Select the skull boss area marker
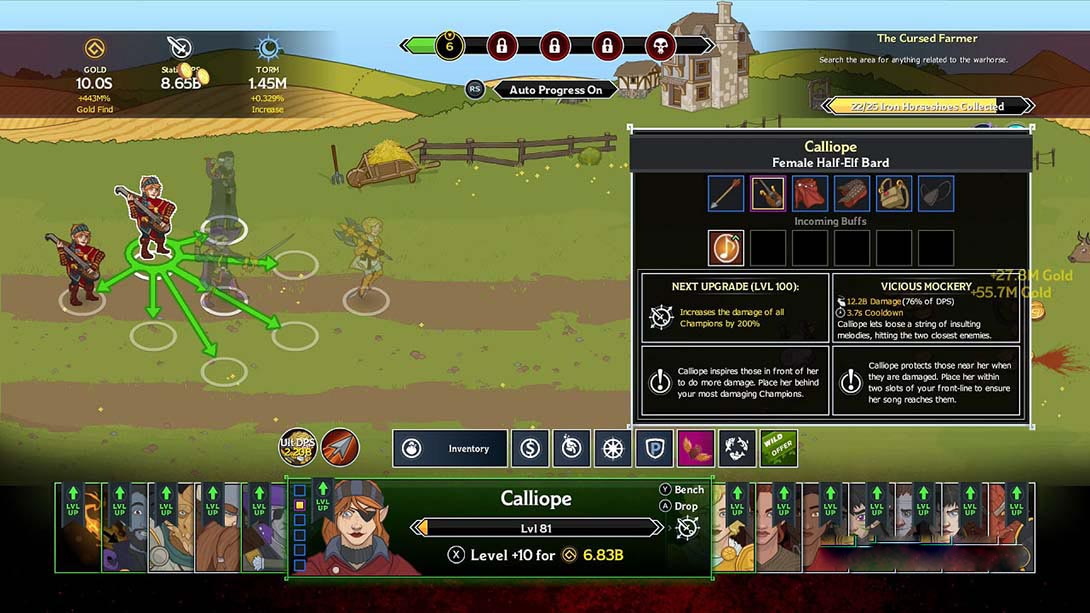1090x613 pixels. pyautogui.click(x=659, y=45)
